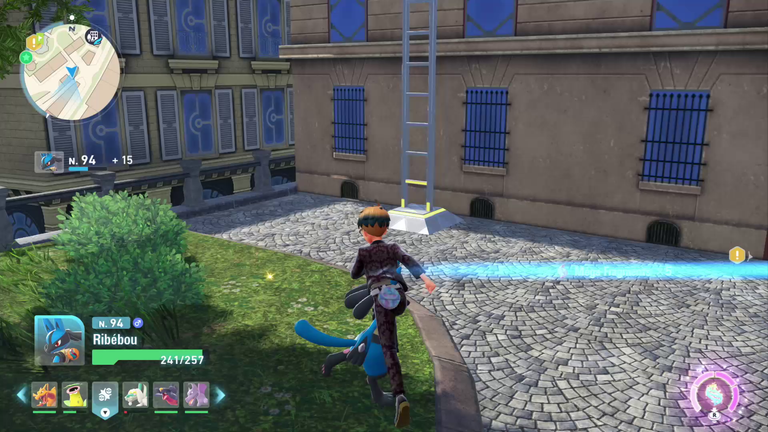Choose the white fainted Pokémon party slot
This screenshot has width=768, height=432.
[x=136, y=396]
